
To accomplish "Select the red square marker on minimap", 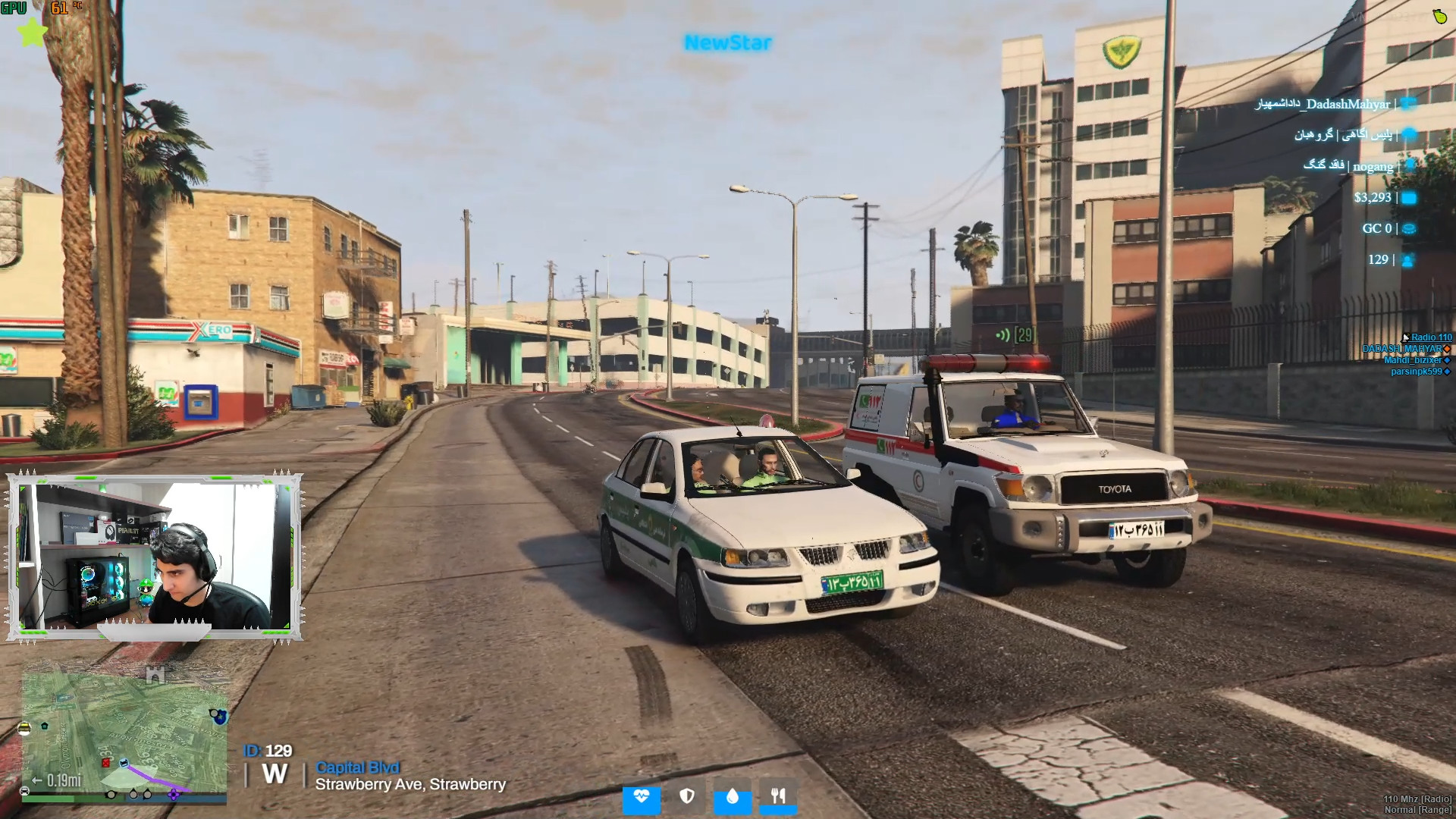I will (106, 762).
